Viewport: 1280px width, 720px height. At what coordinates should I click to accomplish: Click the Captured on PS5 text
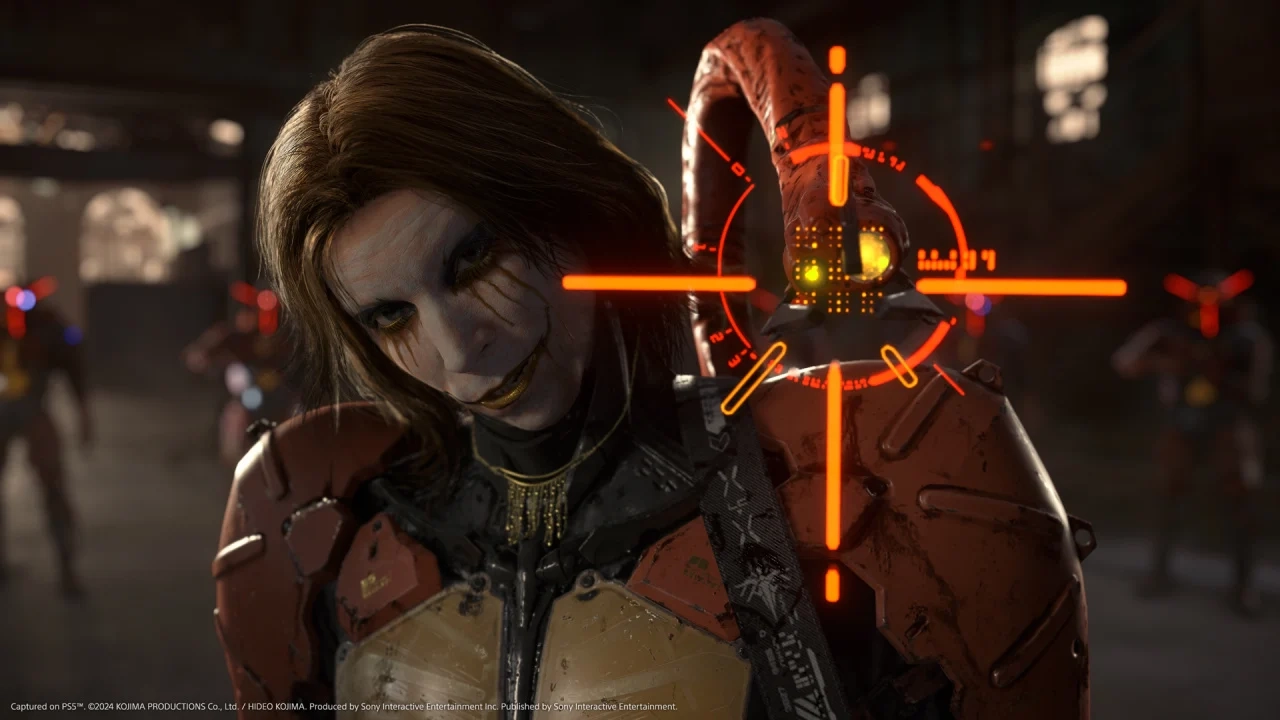(x=45, y=703)
